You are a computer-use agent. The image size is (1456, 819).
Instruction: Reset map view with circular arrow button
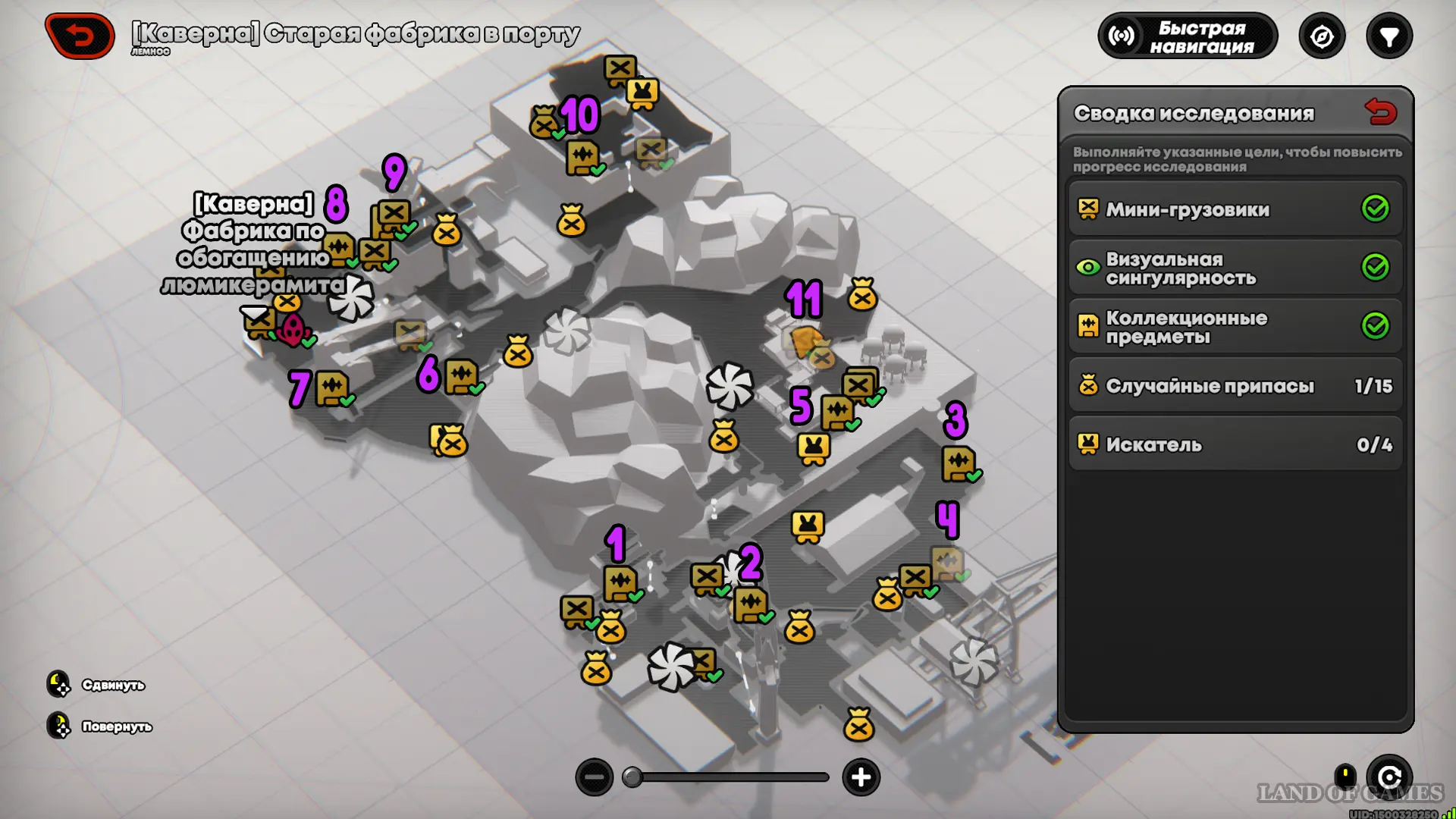[1389, 777]
